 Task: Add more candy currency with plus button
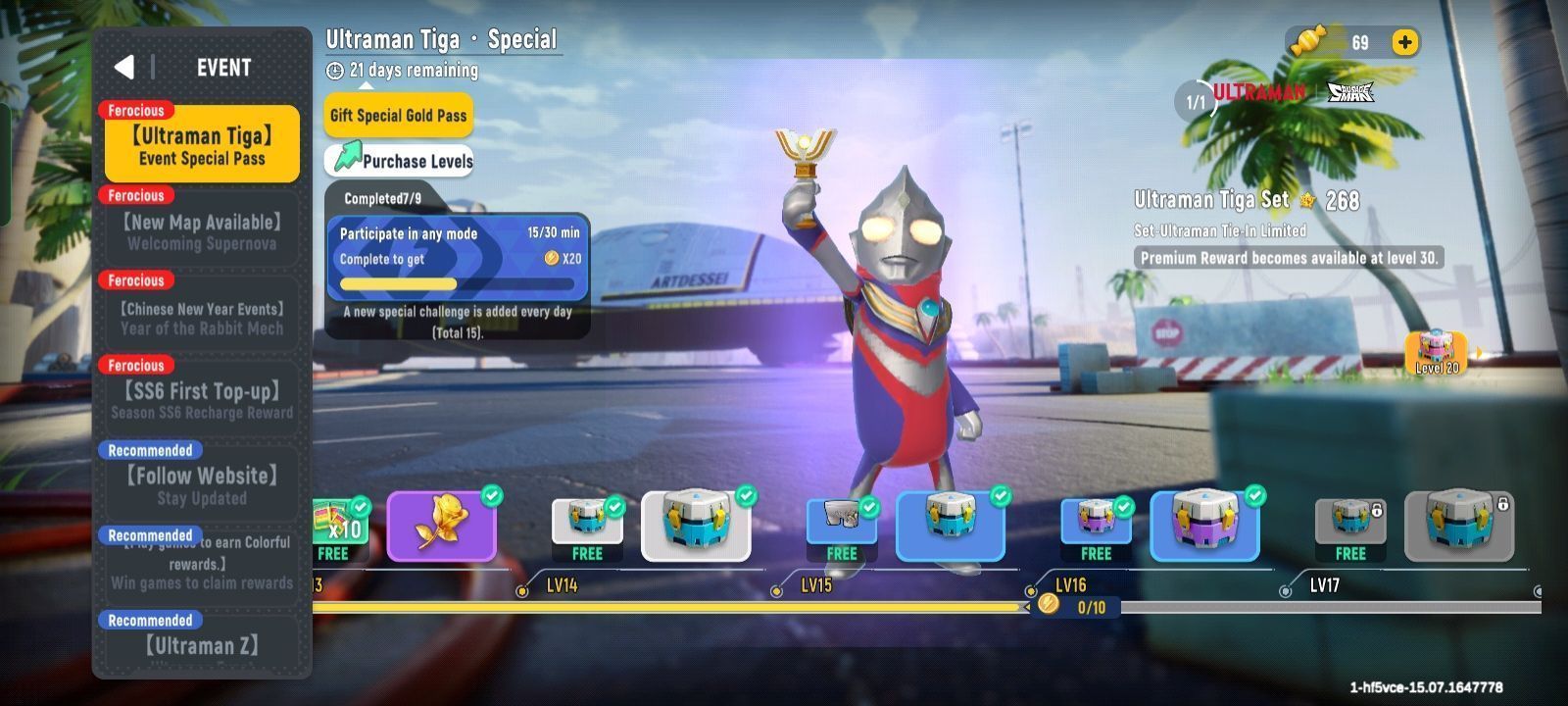pyautogui.click(x=1404, y=42)
